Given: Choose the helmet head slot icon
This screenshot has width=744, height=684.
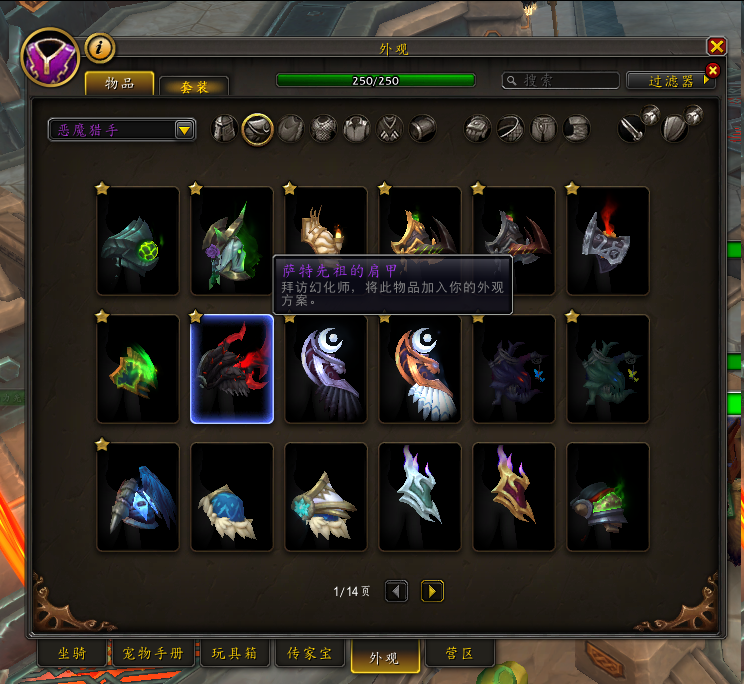Looking at the screenshot, I should coord(225,129).
